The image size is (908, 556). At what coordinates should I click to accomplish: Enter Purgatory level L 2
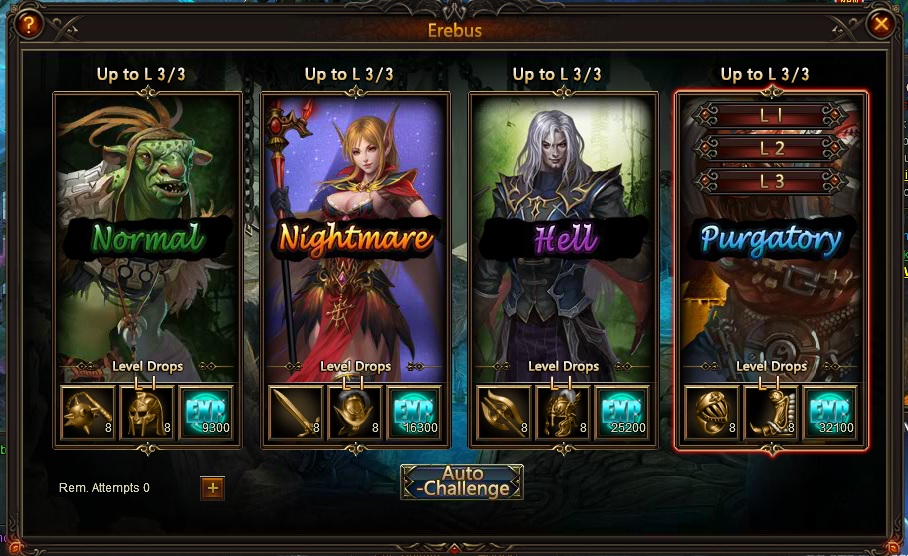click(771, 149)
